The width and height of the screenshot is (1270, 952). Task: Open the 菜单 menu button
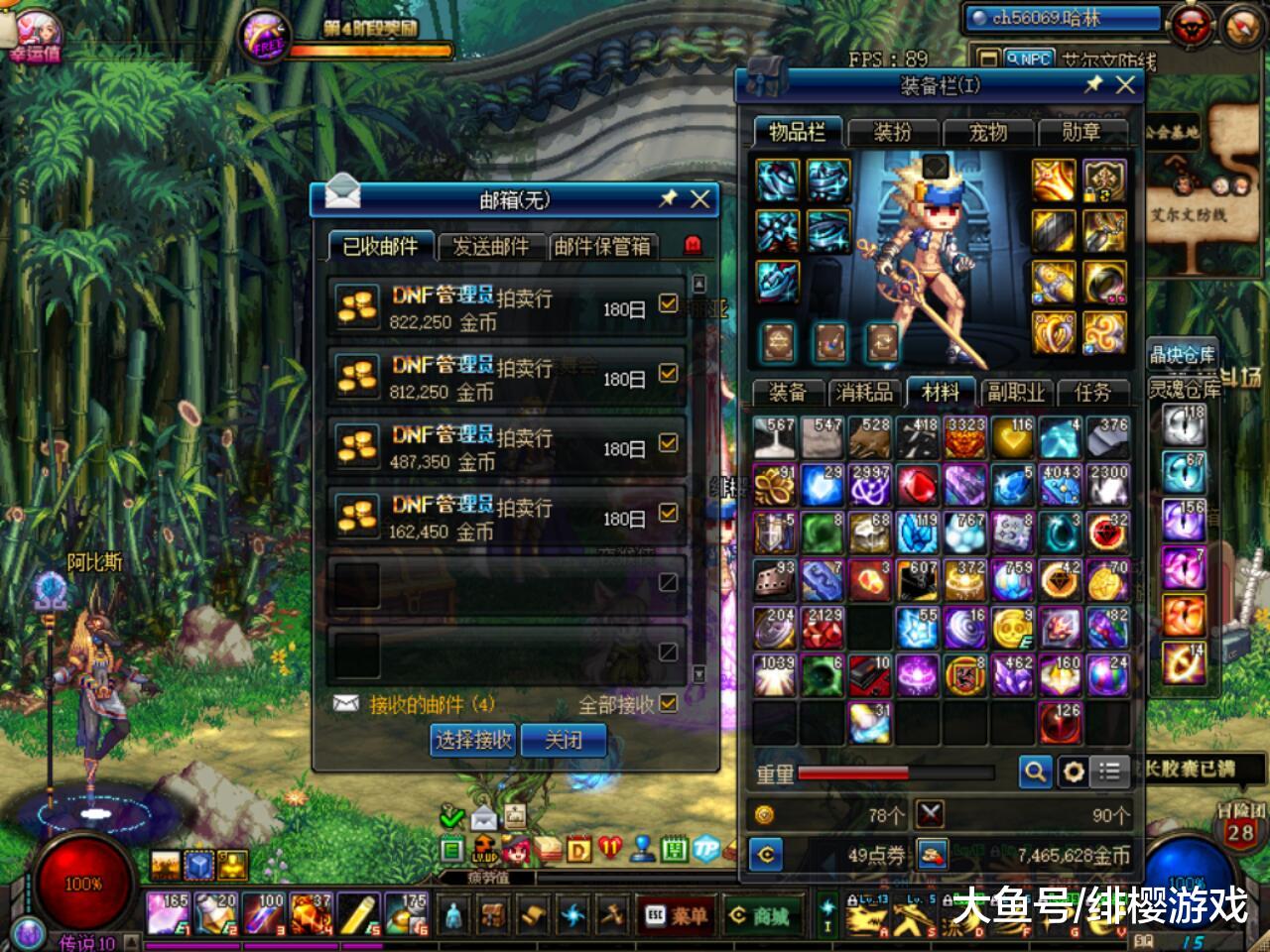[x=678, y=916]
